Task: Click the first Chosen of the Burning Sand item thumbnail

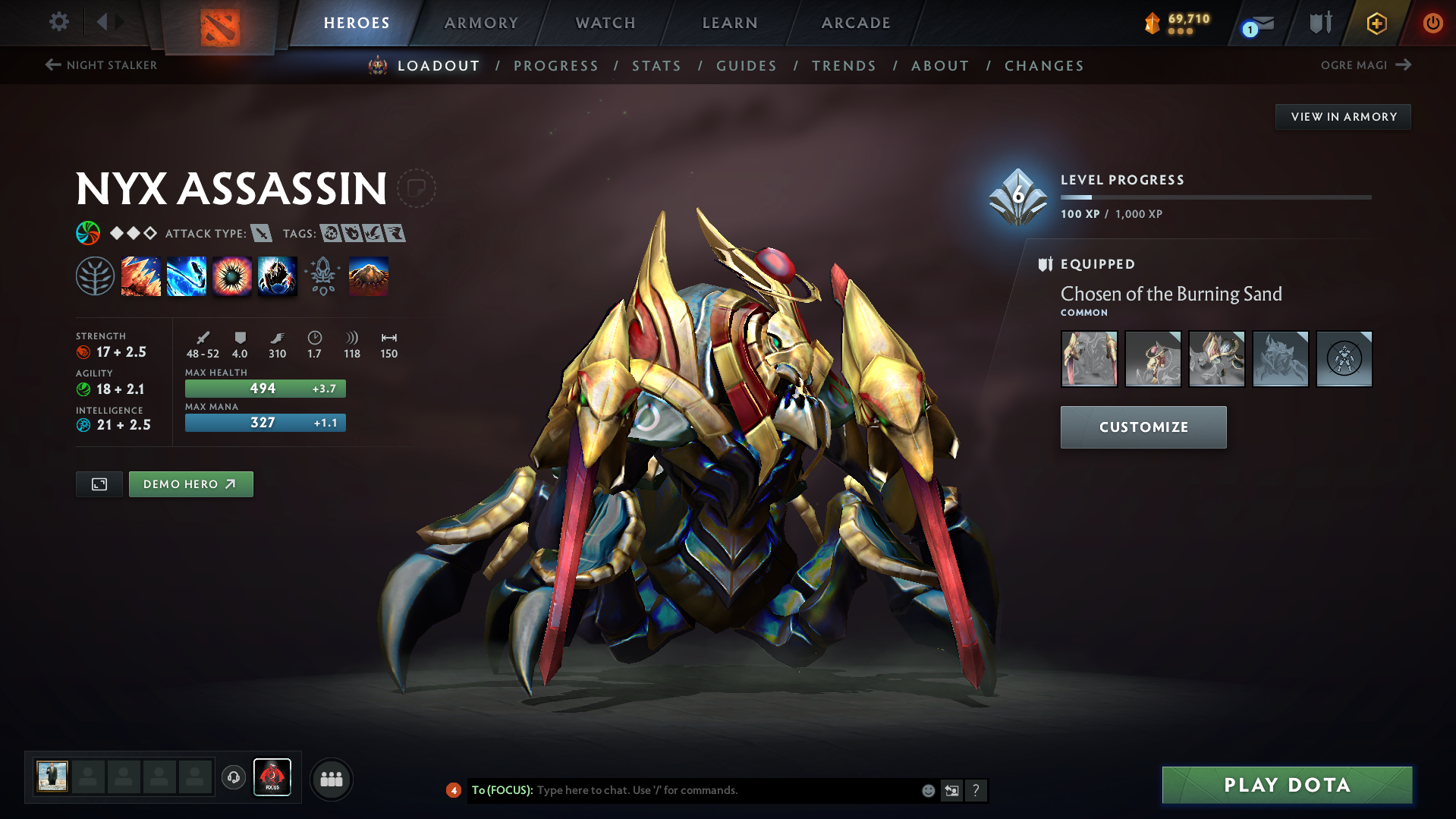Action: [1089, 358]
